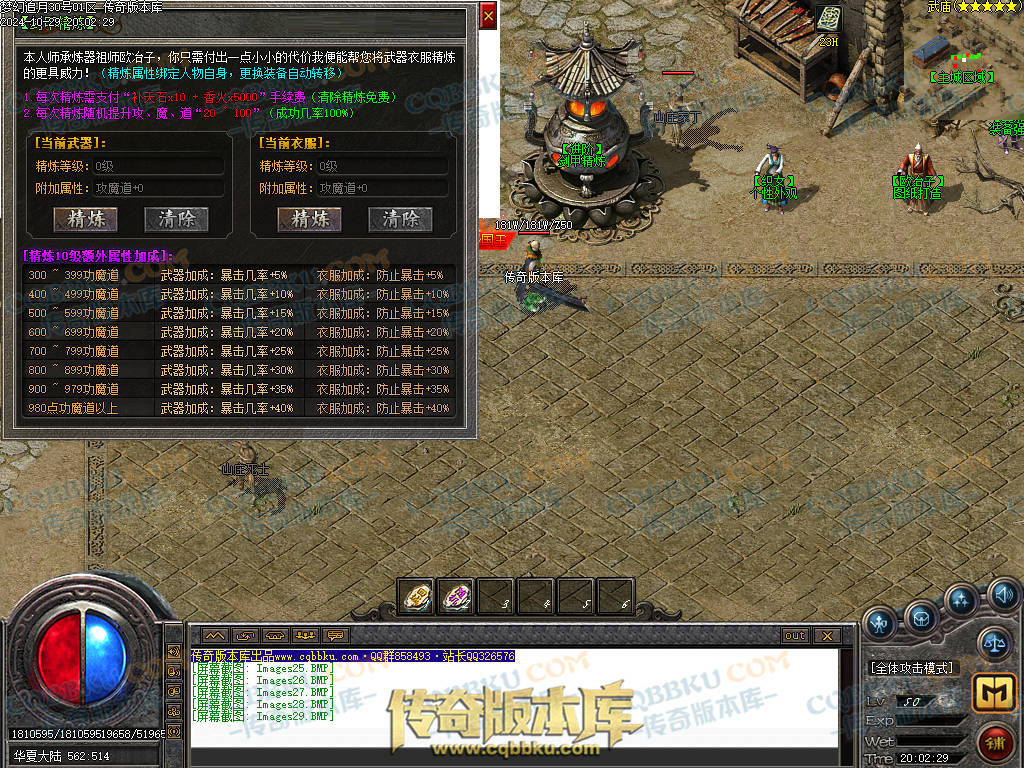Open the red shop button (铺)
Image resolution: width=1024 pixels, height=768 pixels.
(994, 742)
